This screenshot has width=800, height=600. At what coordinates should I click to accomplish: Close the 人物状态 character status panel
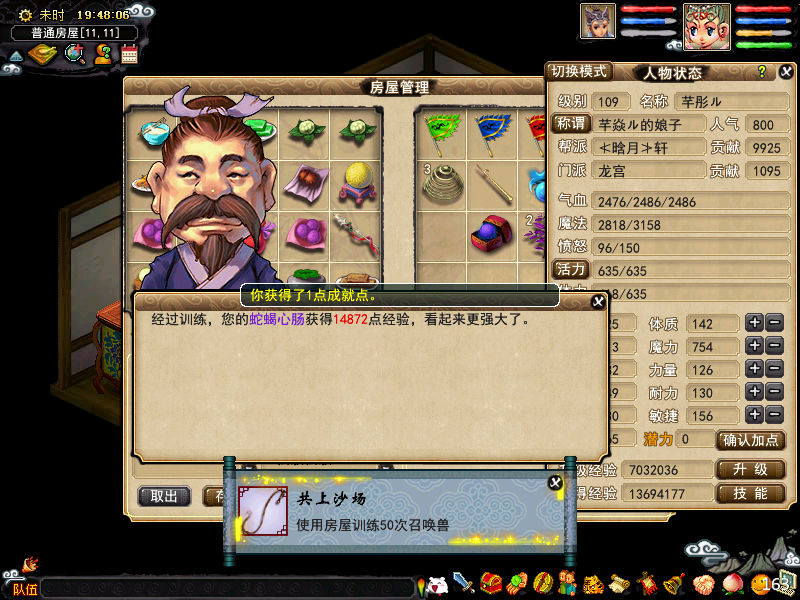[787, 72]
